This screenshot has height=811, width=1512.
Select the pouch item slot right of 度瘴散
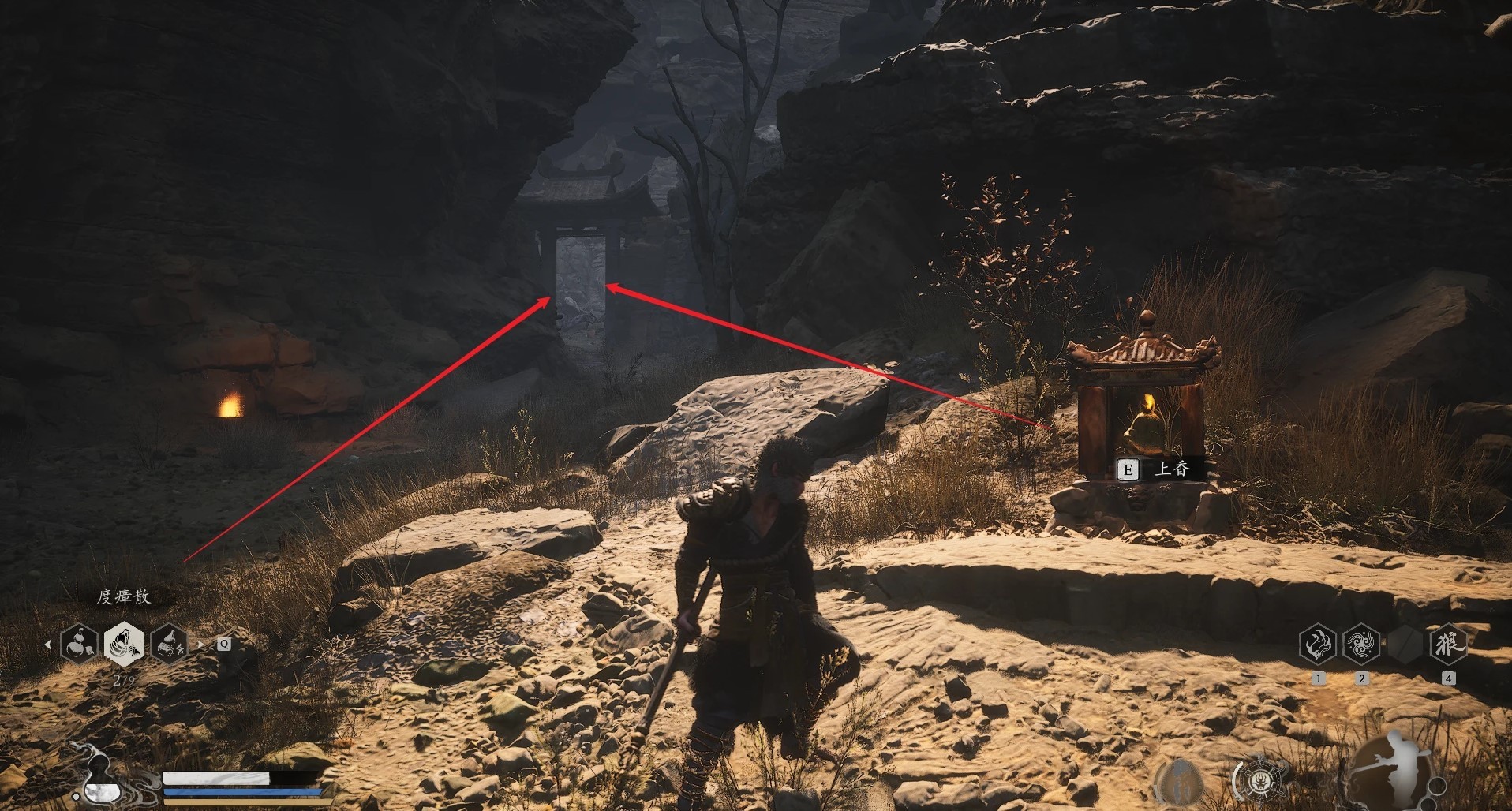[169, 644]
